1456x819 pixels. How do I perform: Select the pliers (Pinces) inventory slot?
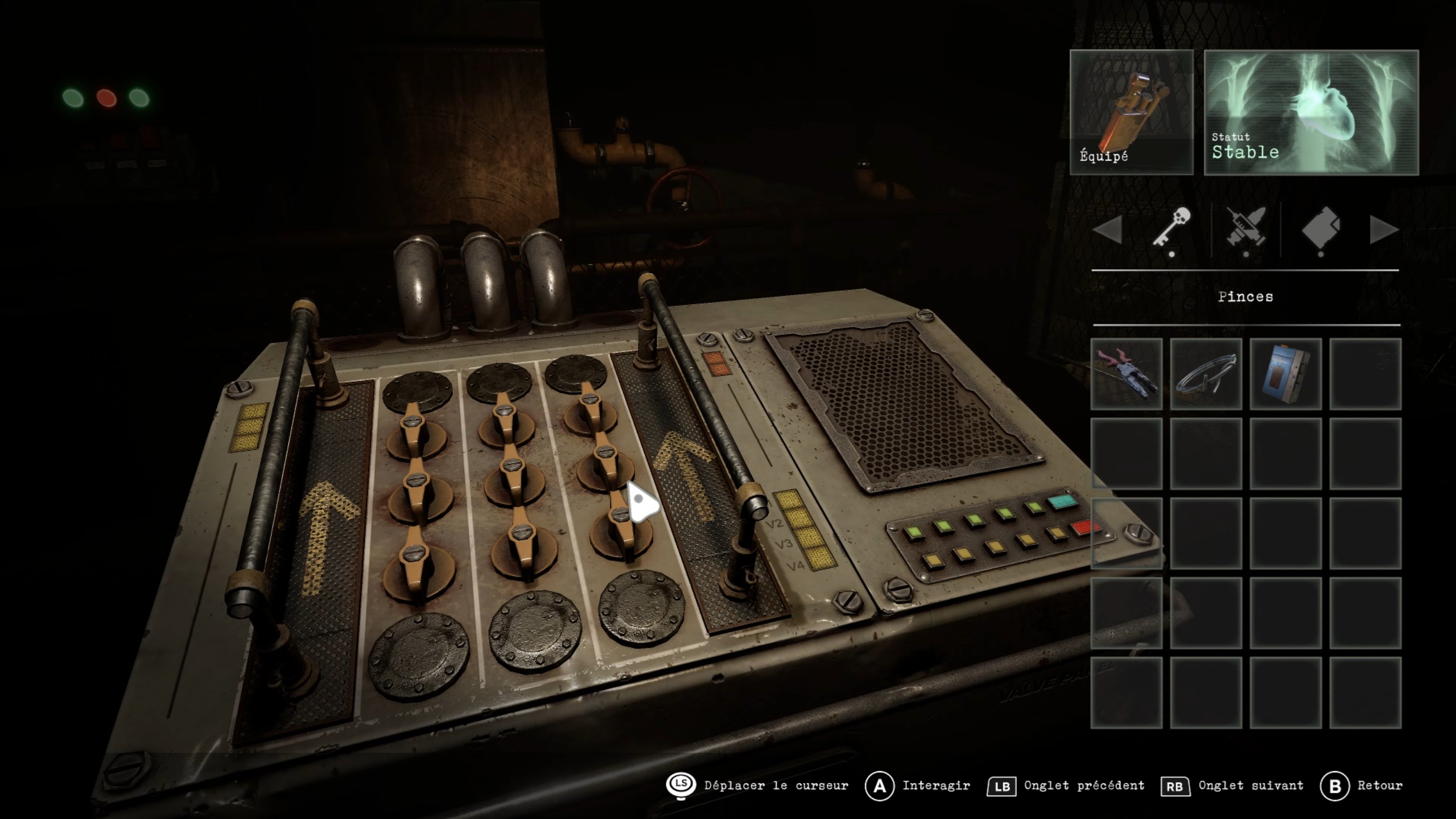click(1126, 374)
